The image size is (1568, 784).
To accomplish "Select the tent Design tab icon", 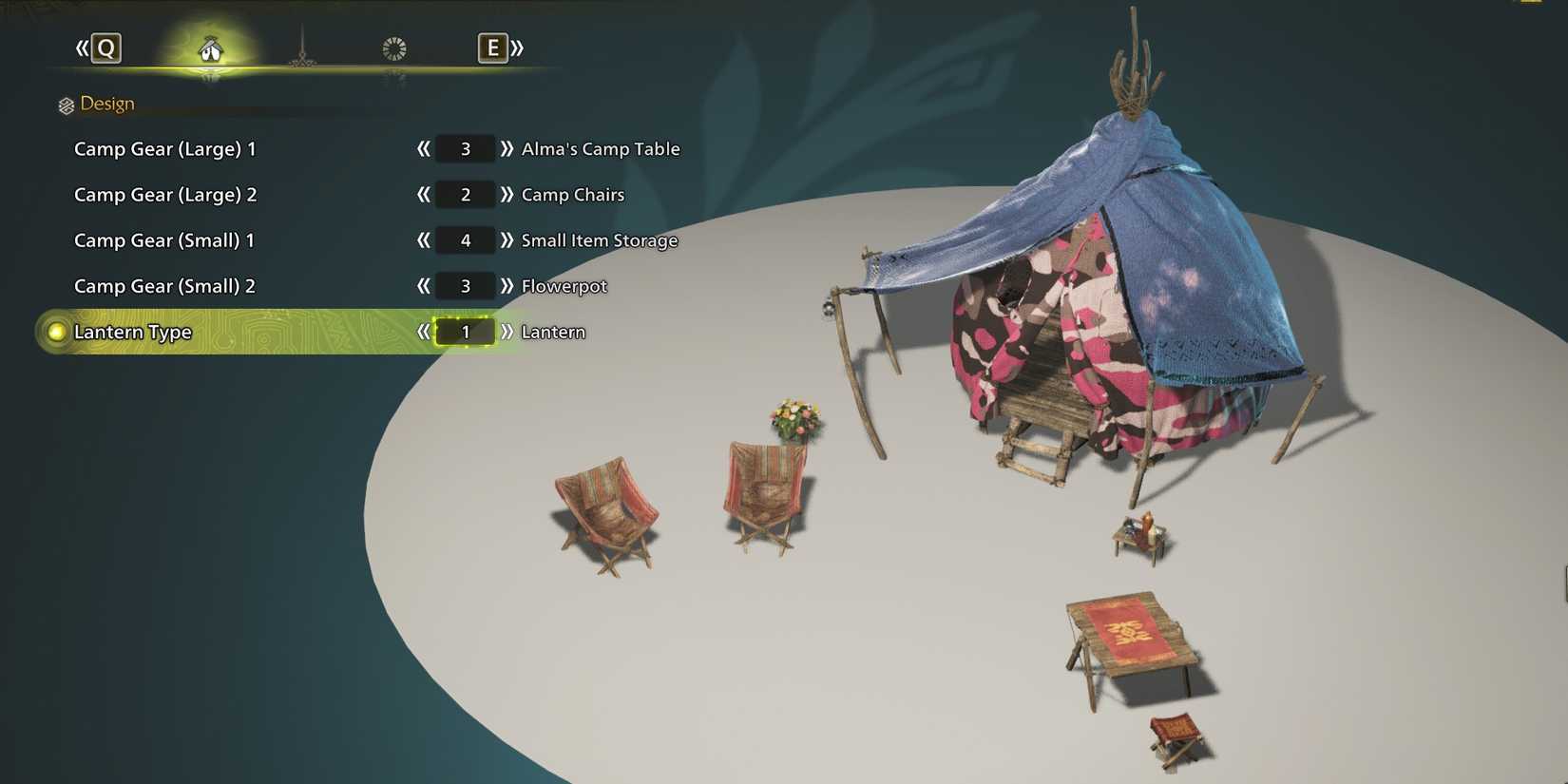I will click(211, 48).
